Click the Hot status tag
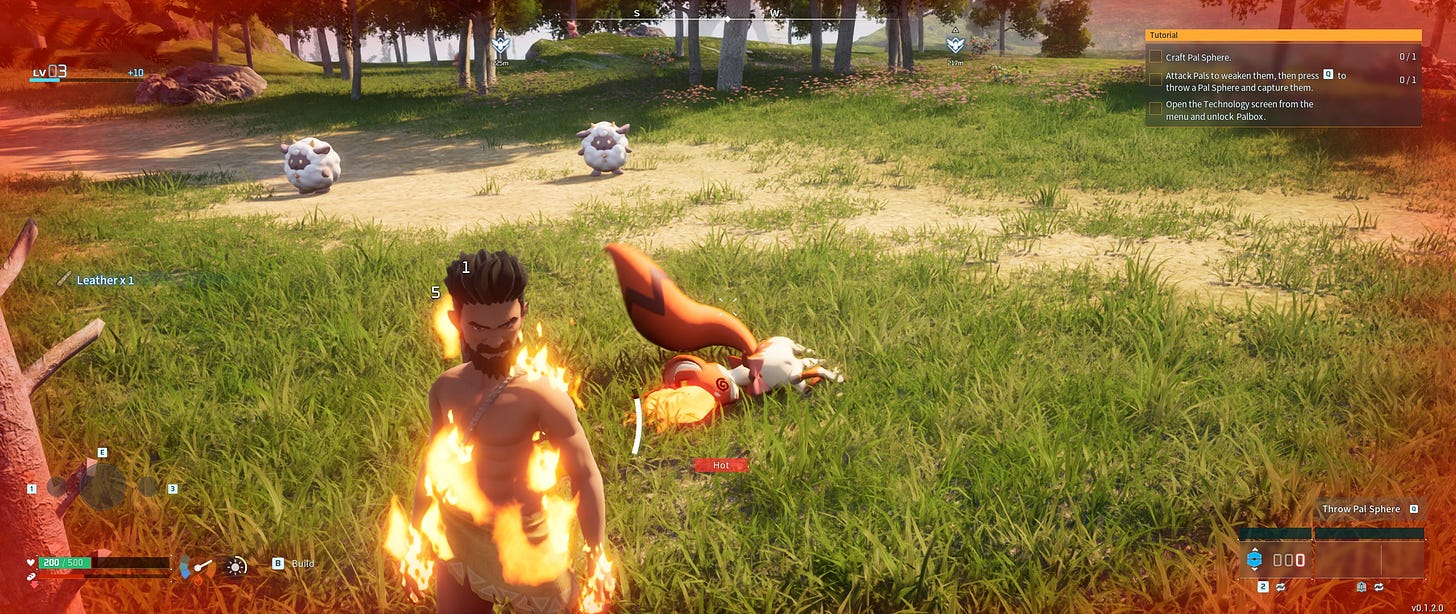This screenshot has width=1456, height=614. pyautogui.click(x=720, y=465)
